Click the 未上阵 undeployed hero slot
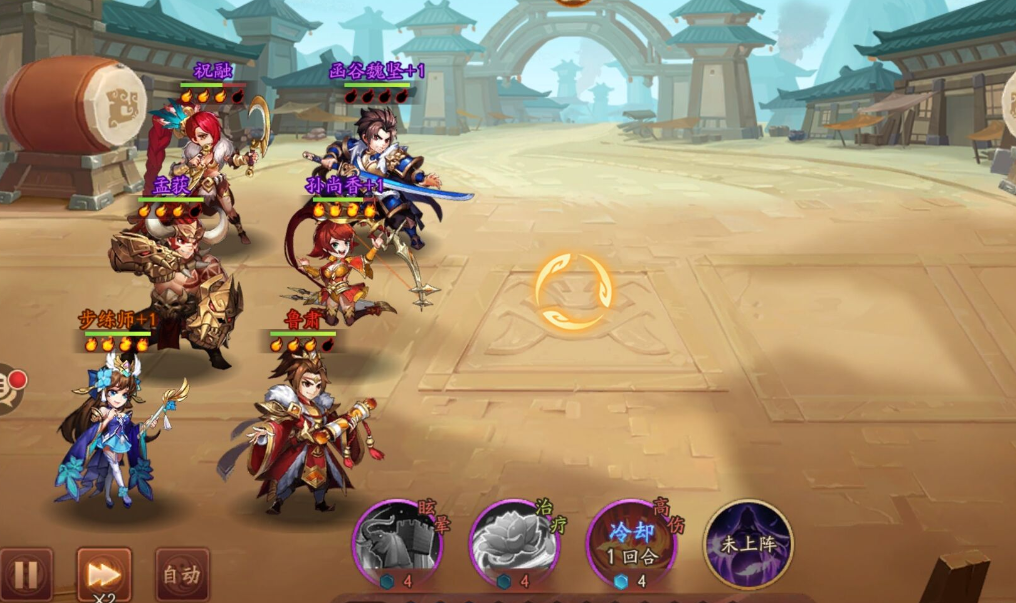 [749, 545]
